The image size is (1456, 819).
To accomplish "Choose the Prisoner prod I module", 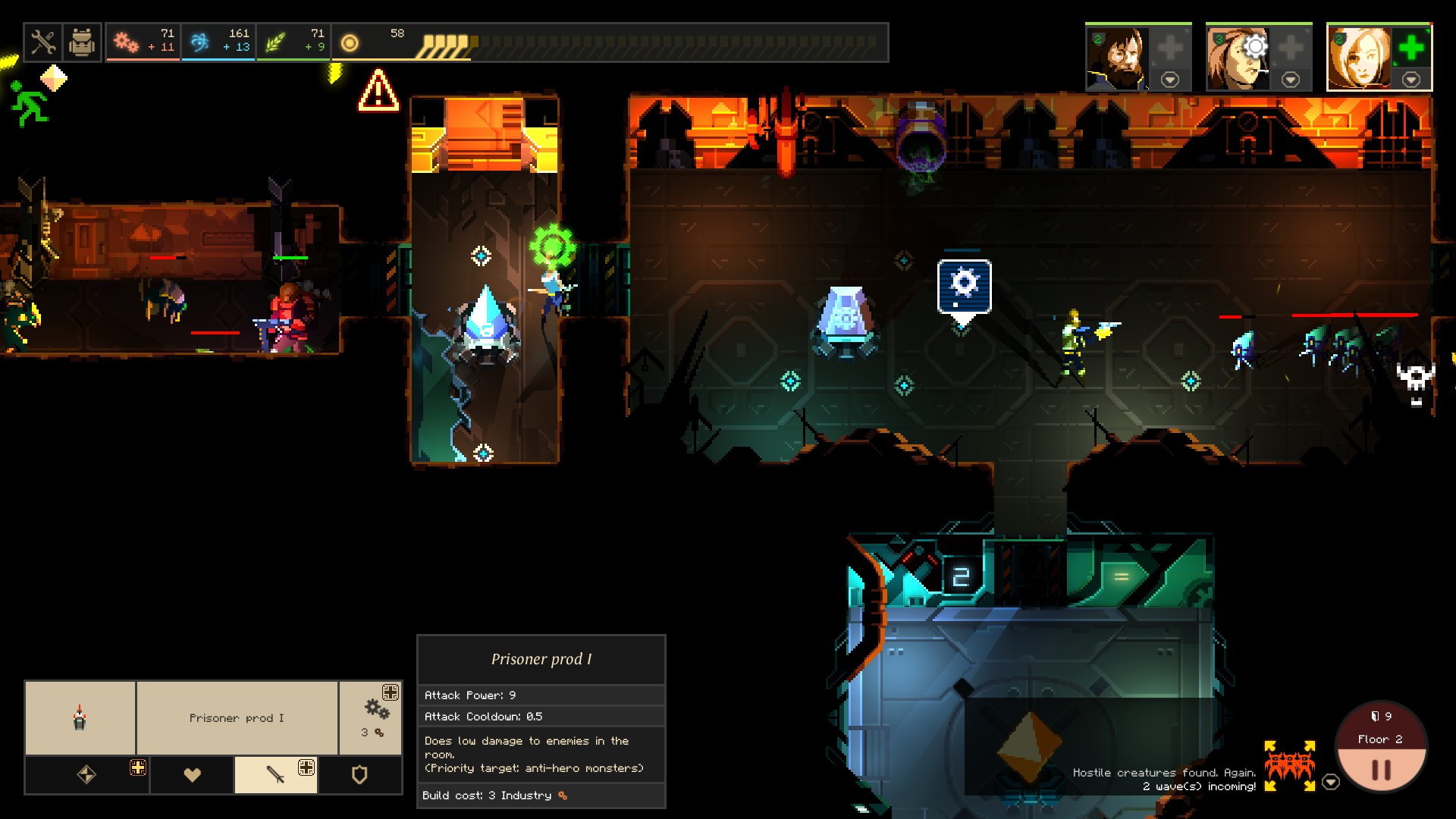I will 237,718.
